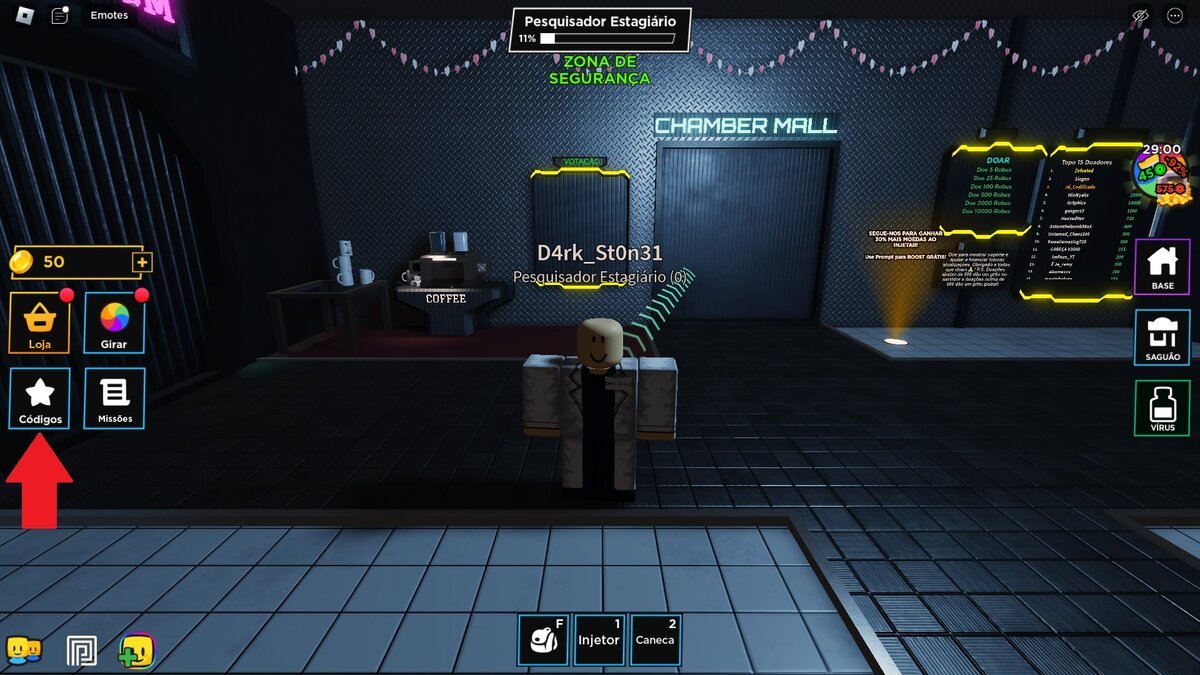Equip the Caneca hotbar item
Image resolution: width=1200 pixels, height=675 pixels.
[655, 639]
